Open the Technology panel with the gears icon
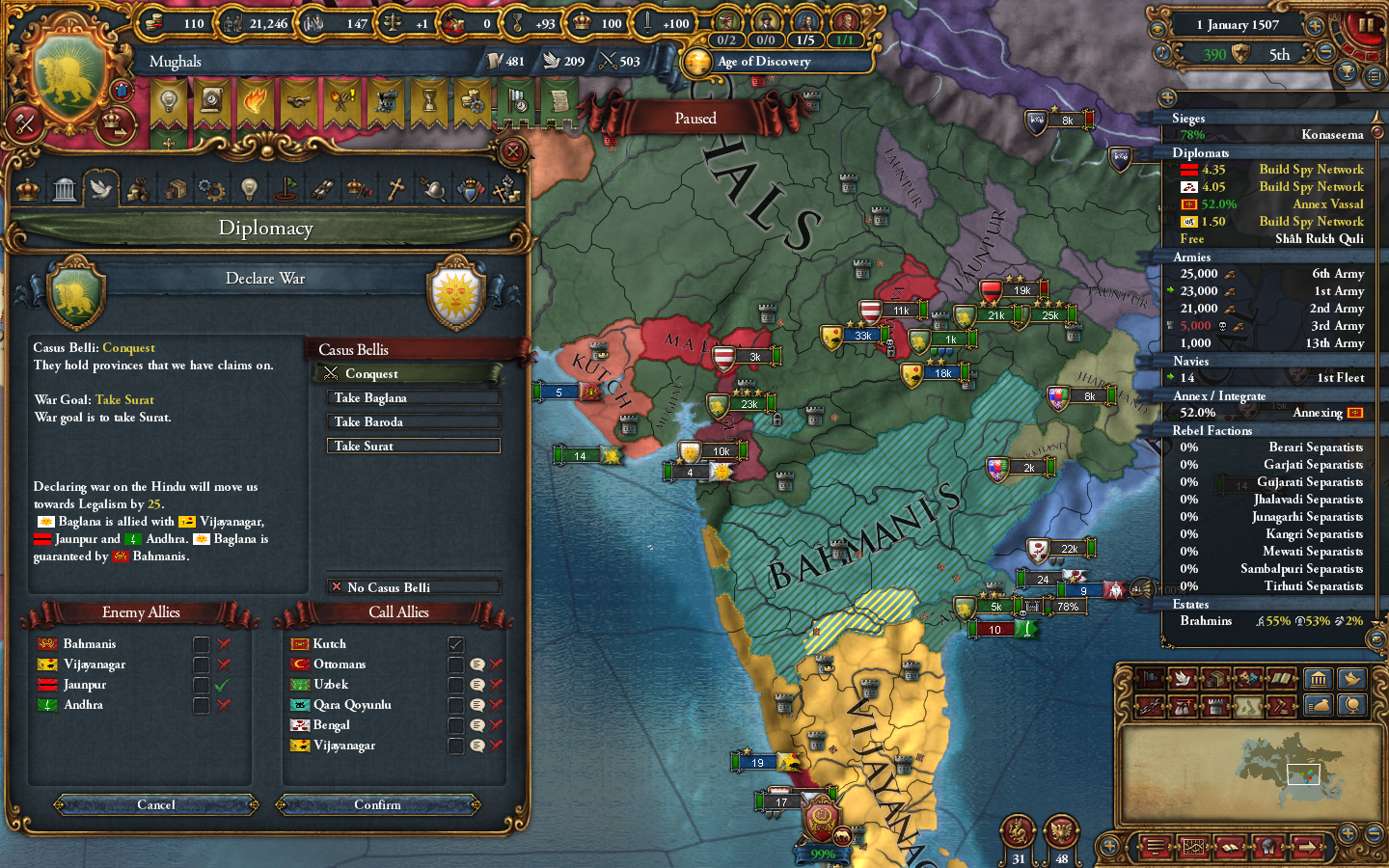Screen dimensions: 1389x868 pos(211,188)
